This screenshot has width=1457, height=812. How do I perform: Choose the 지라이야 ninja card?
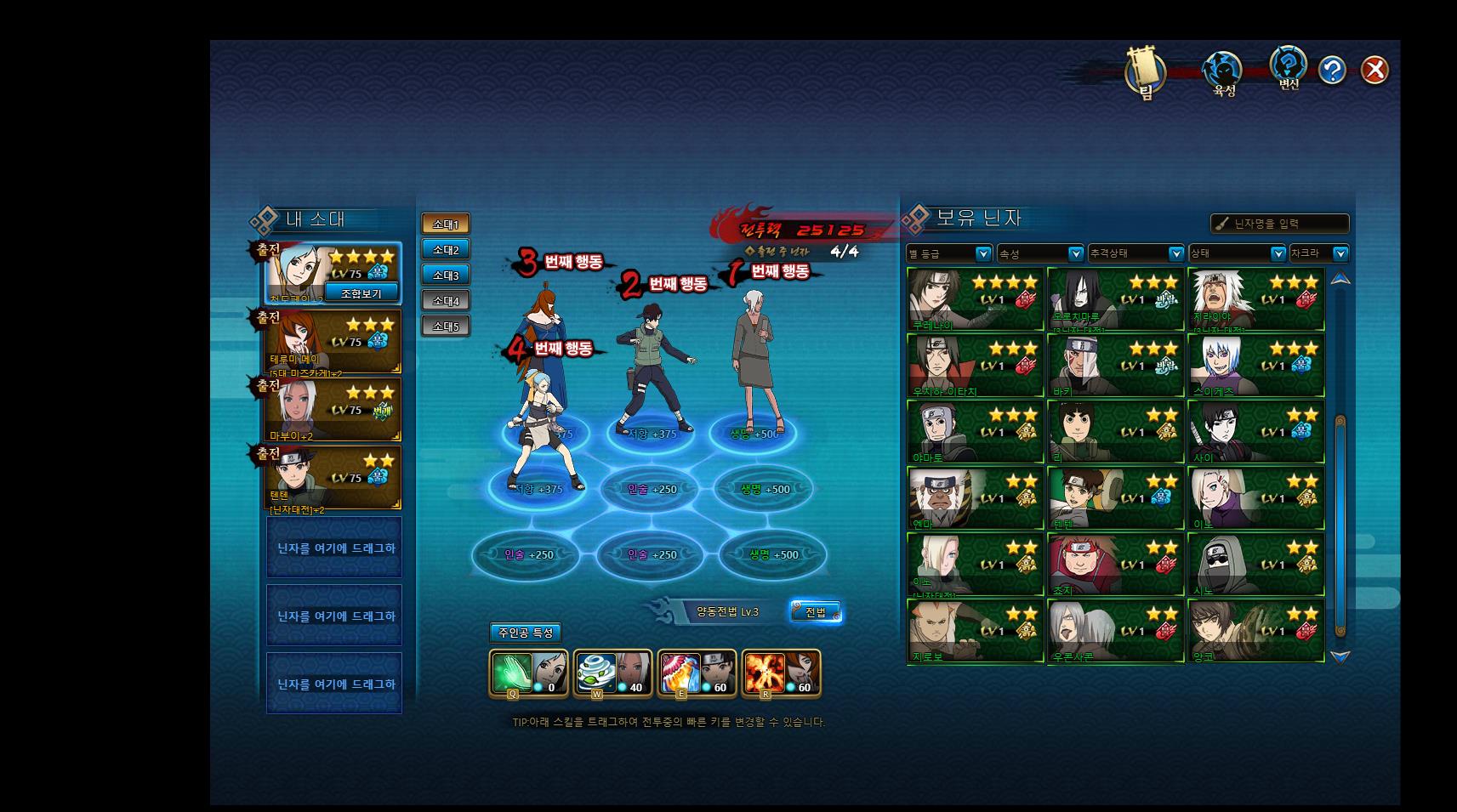click(1255, 299)
